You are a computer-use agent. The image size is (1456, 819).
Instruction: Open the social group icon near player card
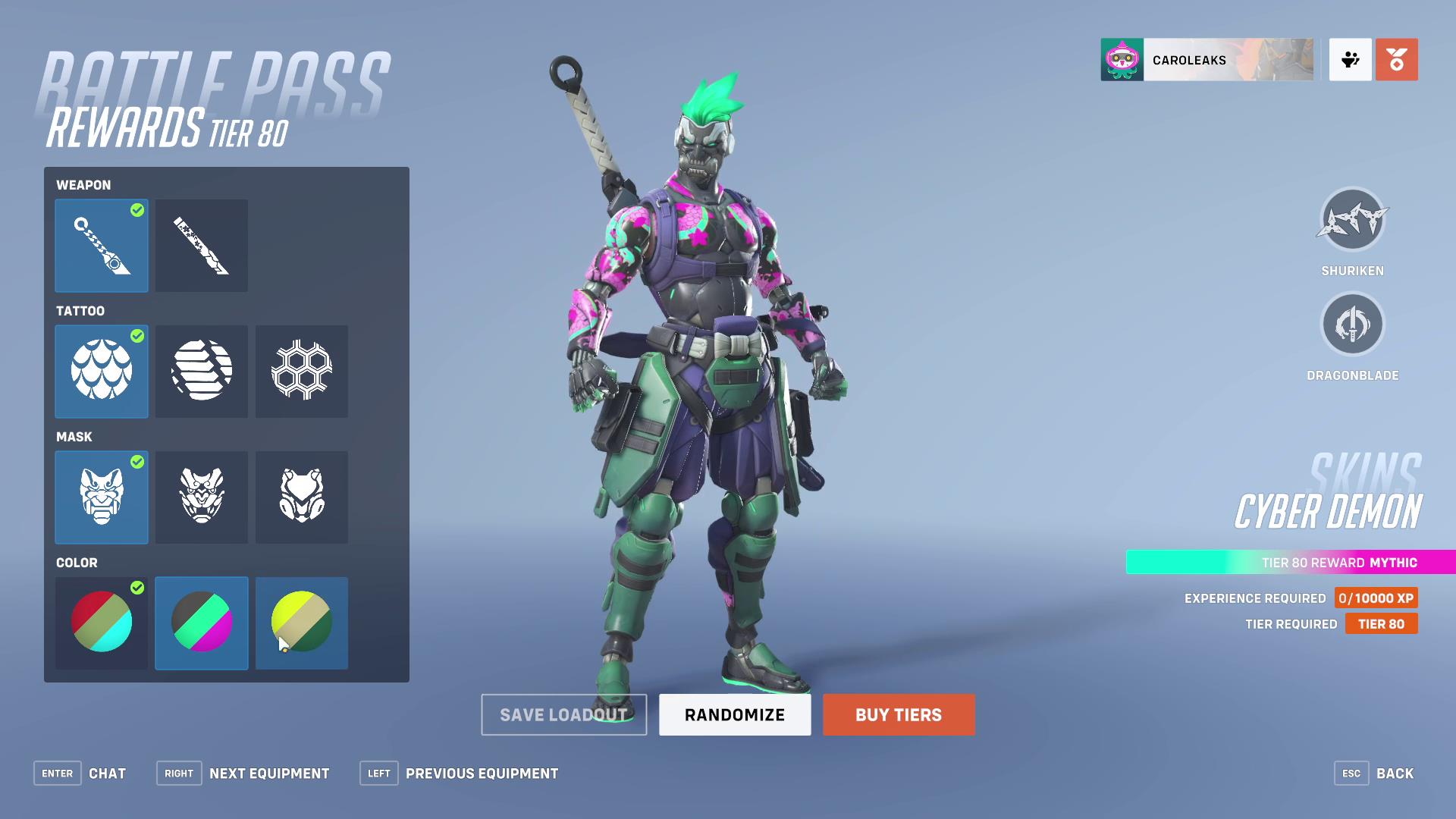pos(1350,60)
